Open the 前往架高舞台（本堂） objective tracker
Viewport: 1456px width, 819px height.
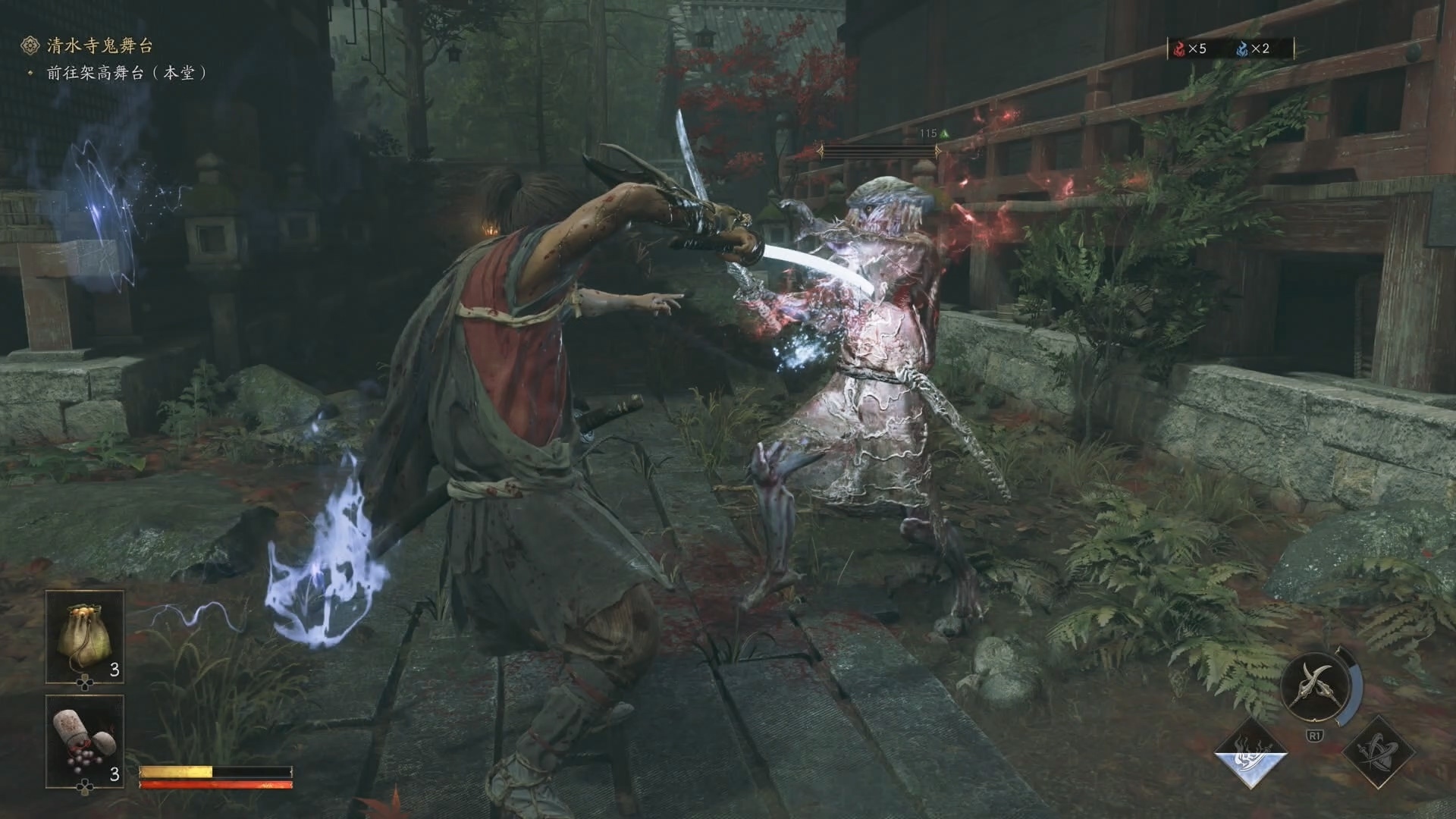click(126, 74)
